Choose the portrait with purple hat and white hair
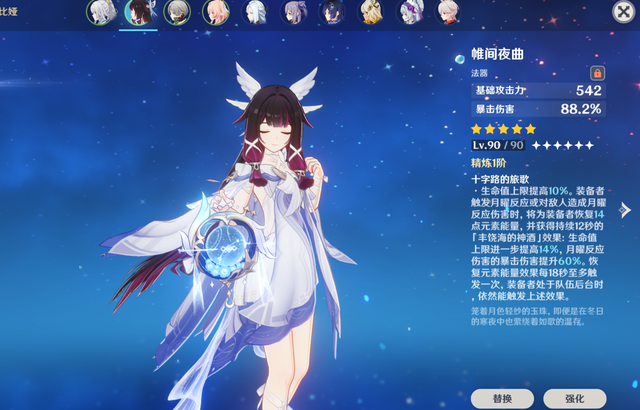Image resolution: width=640 pixels, height=410 pixels. coord(409,12)
